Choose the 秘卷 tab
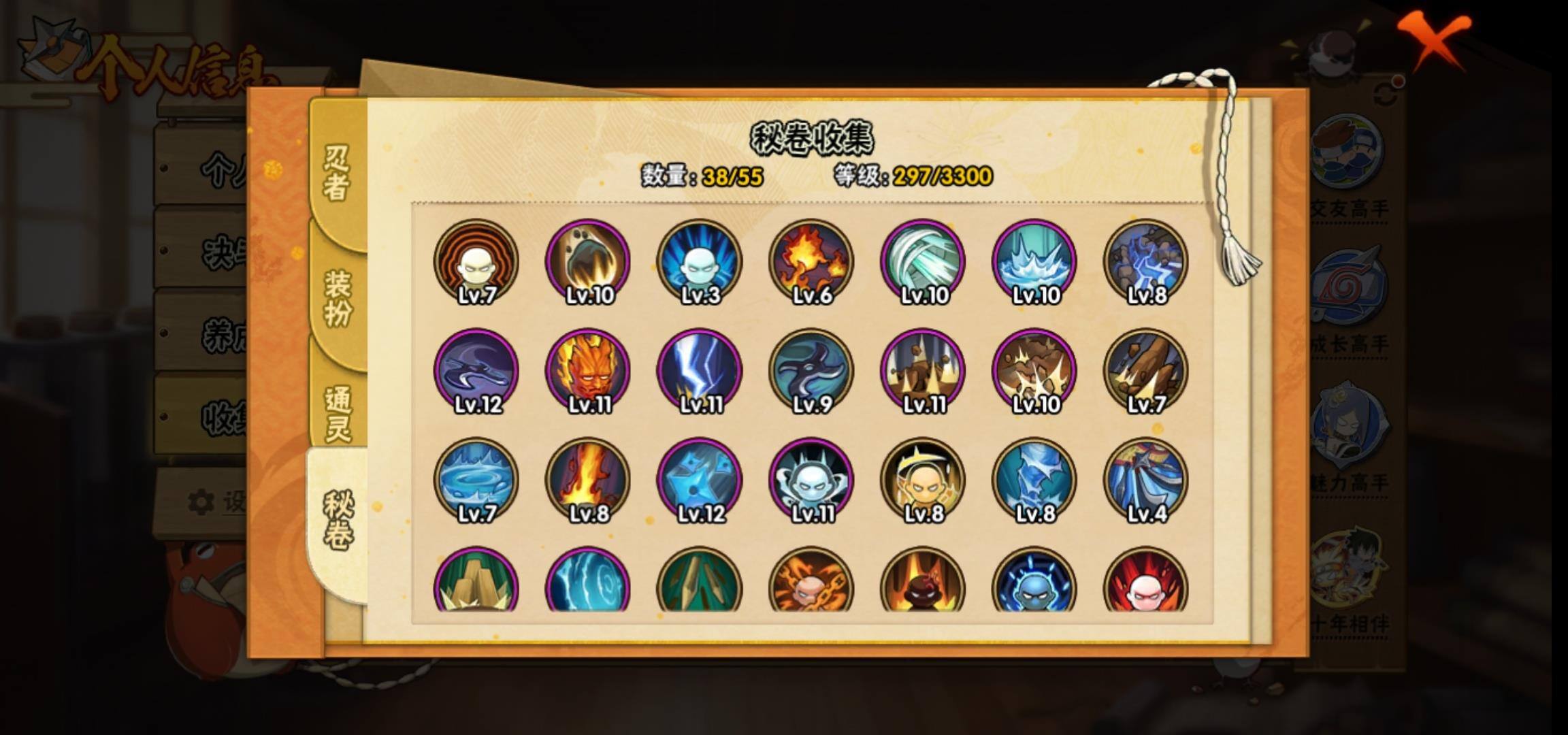The width and height of the screenshot is (1568, 735). [338, 521]
